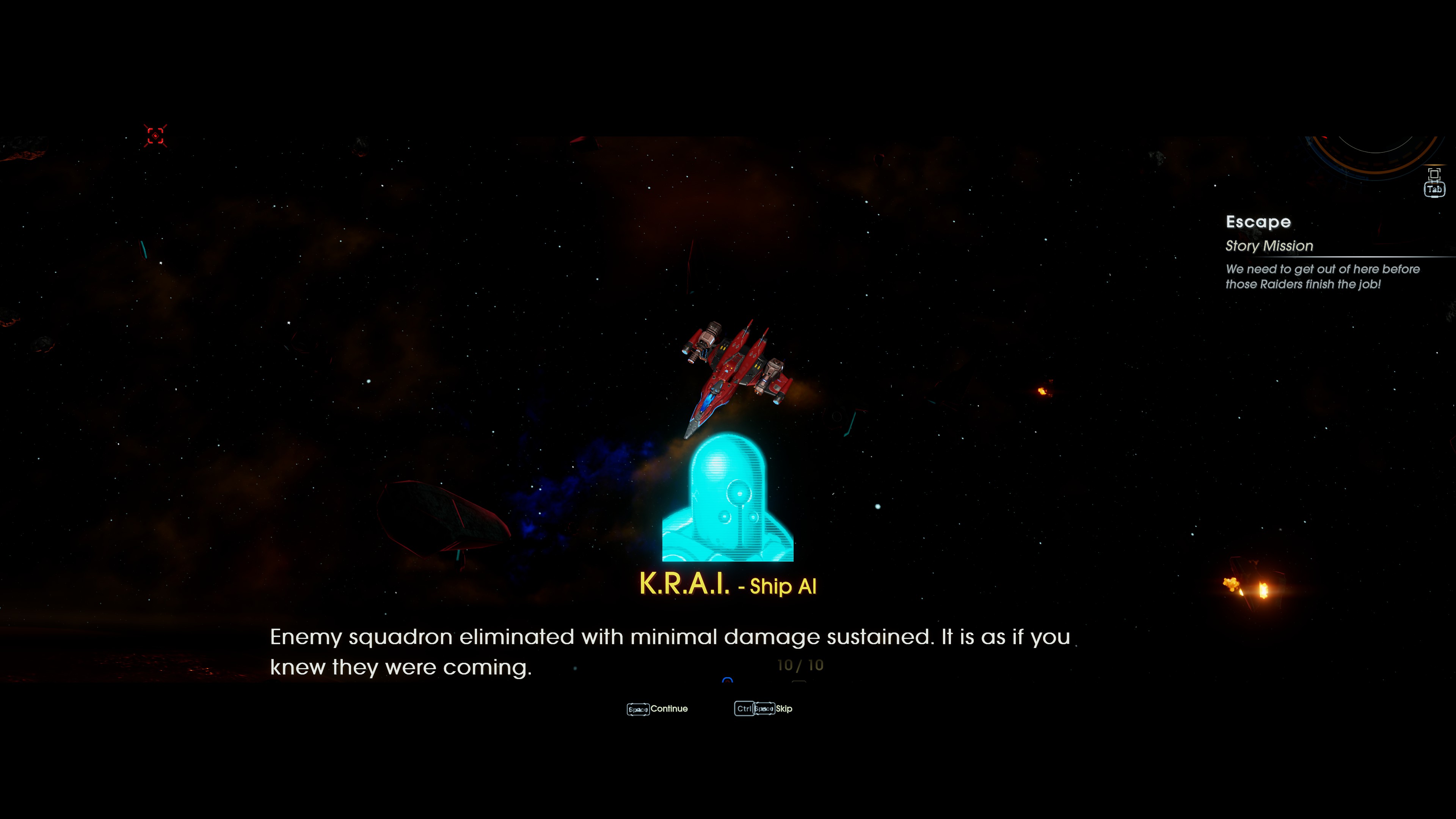Select the red enemy target marker

pos(155,136)
